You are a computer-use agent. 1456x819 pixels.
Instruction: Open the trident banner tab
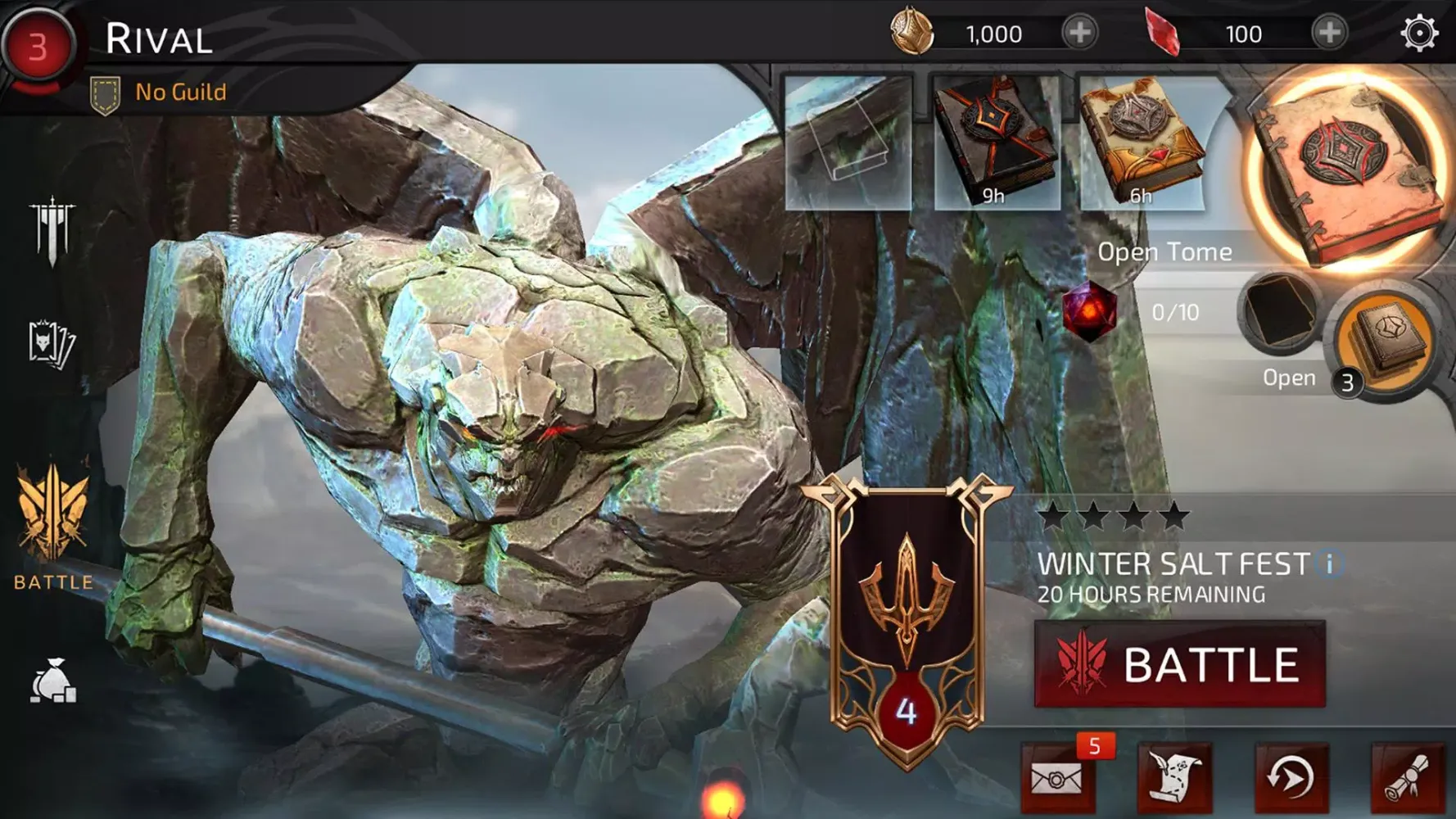(52, 230)
